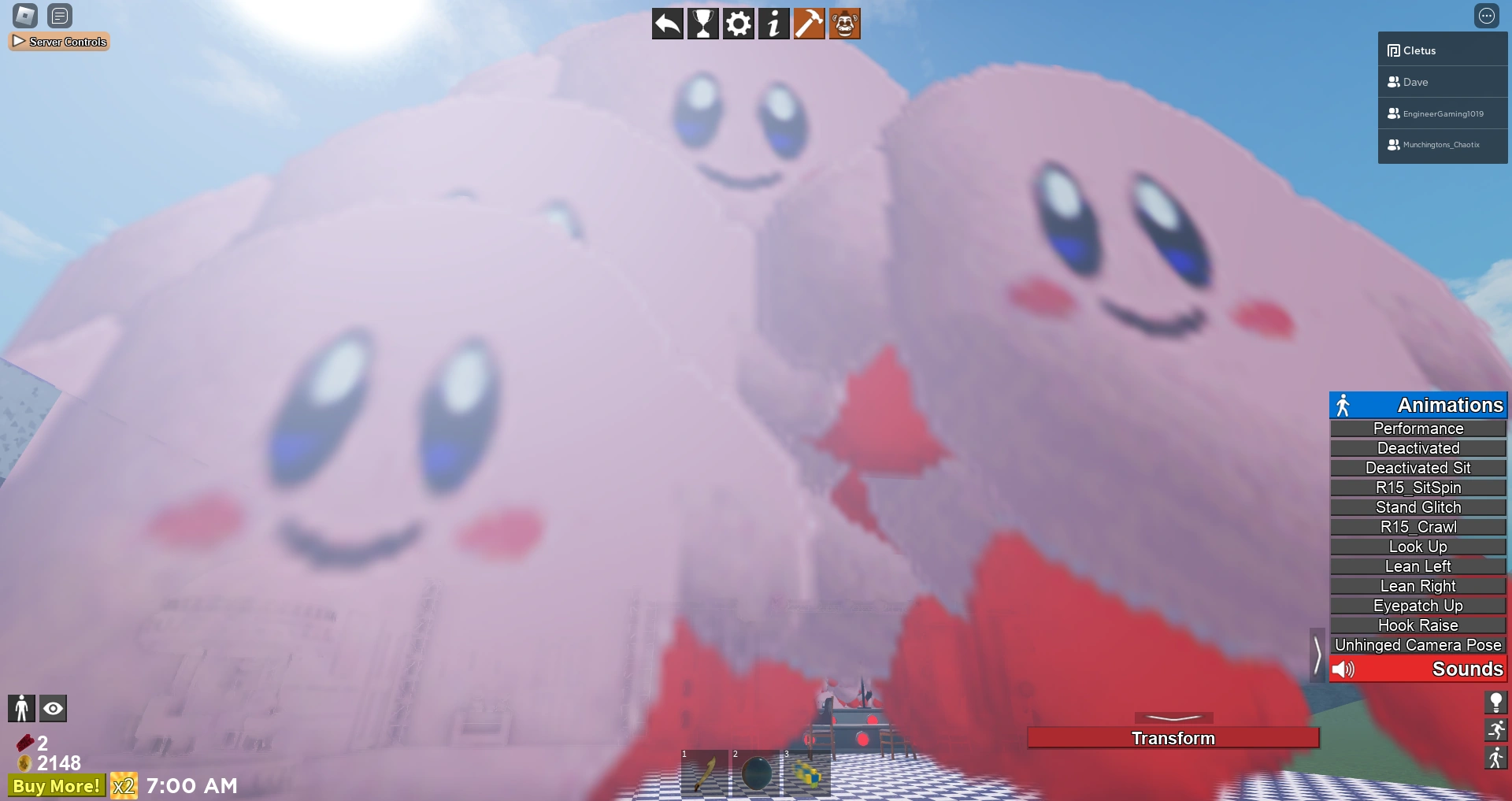Select Unhinged Camera Pose from the list
Screen dimensions: 1512x801
(1417, 644)
